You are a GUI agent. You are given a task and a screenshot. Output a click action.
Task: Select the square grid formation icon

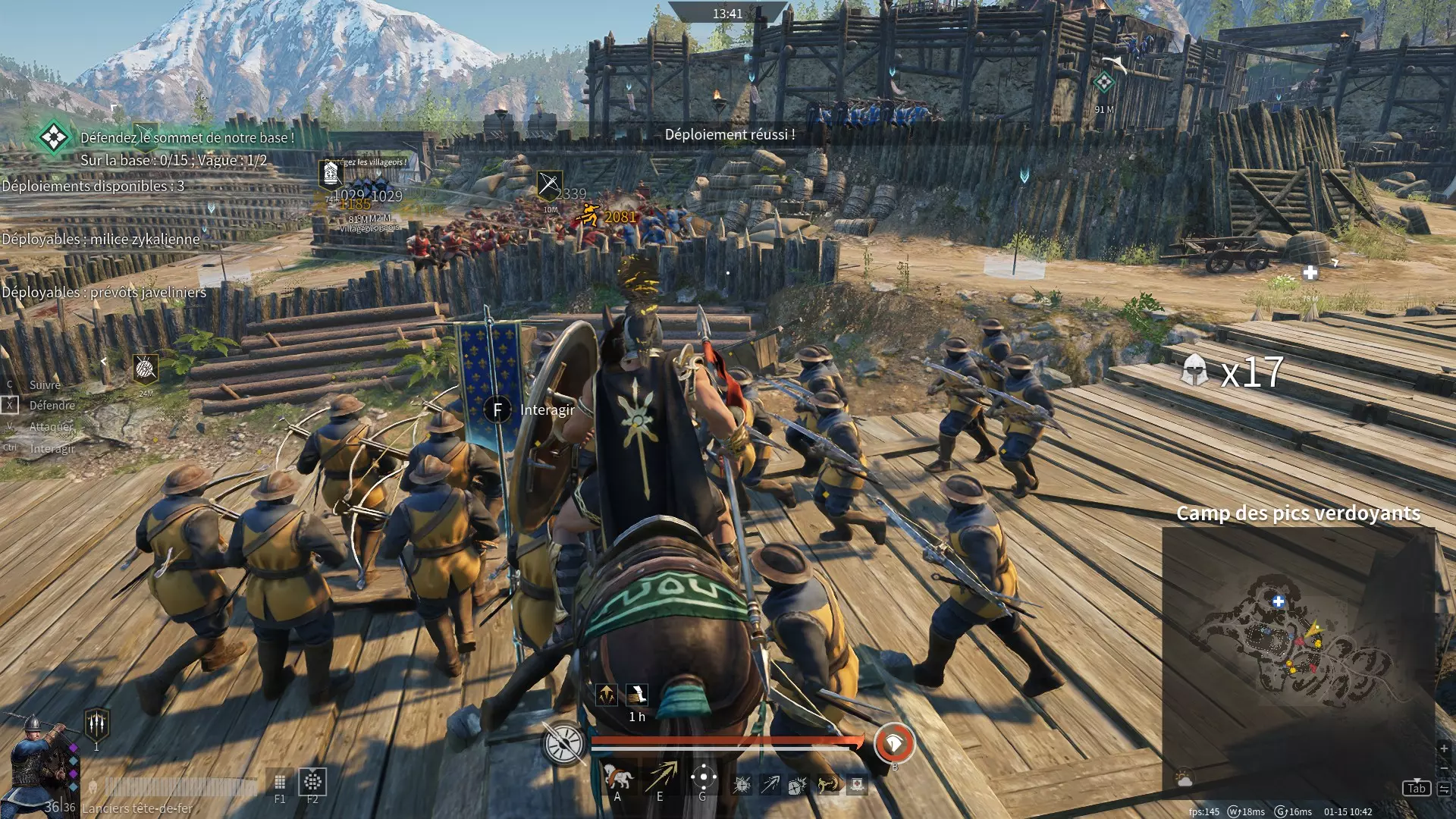coord(280,782)
